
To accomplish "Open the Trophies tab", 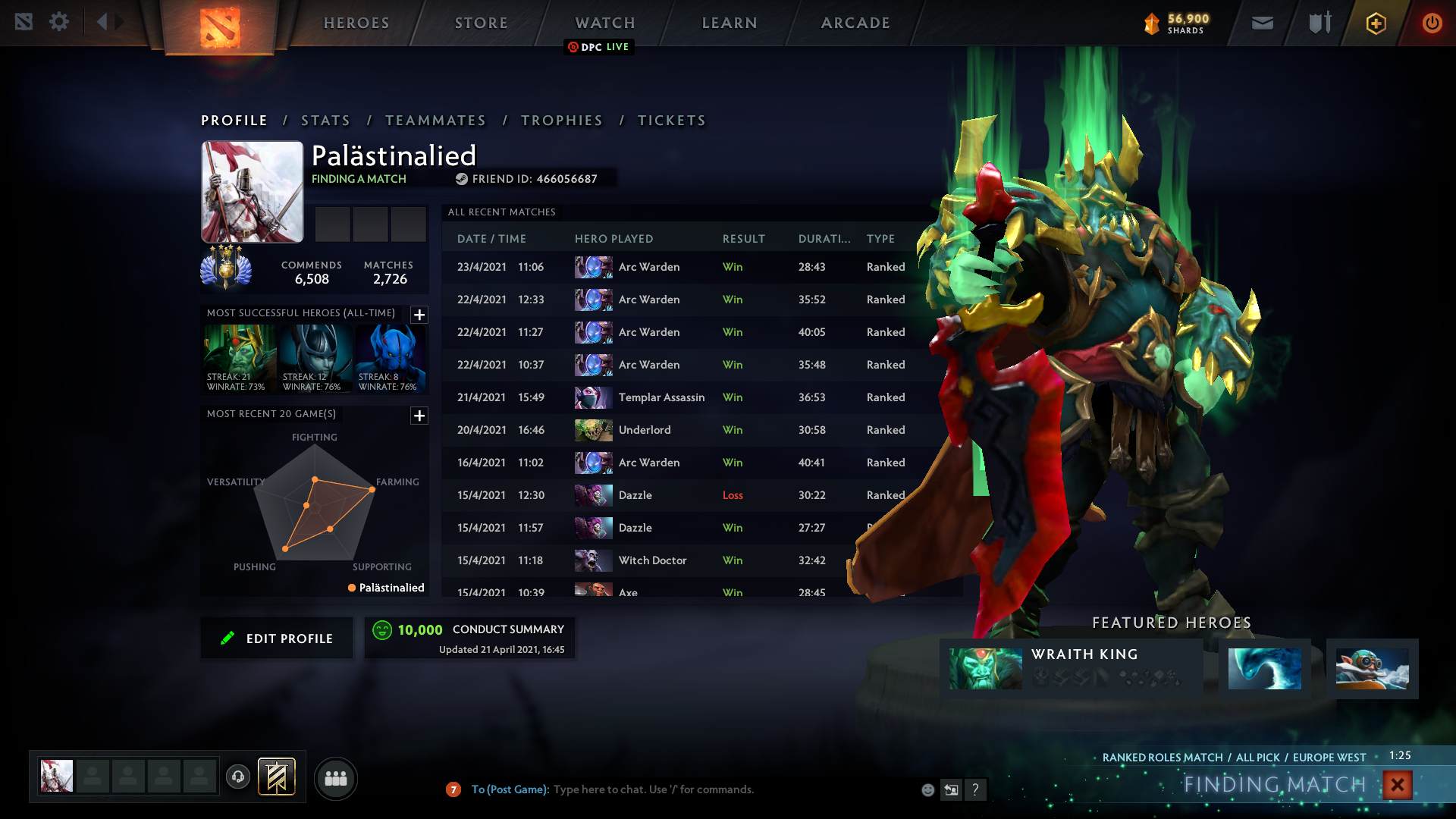I will click(x=562, y=121).
